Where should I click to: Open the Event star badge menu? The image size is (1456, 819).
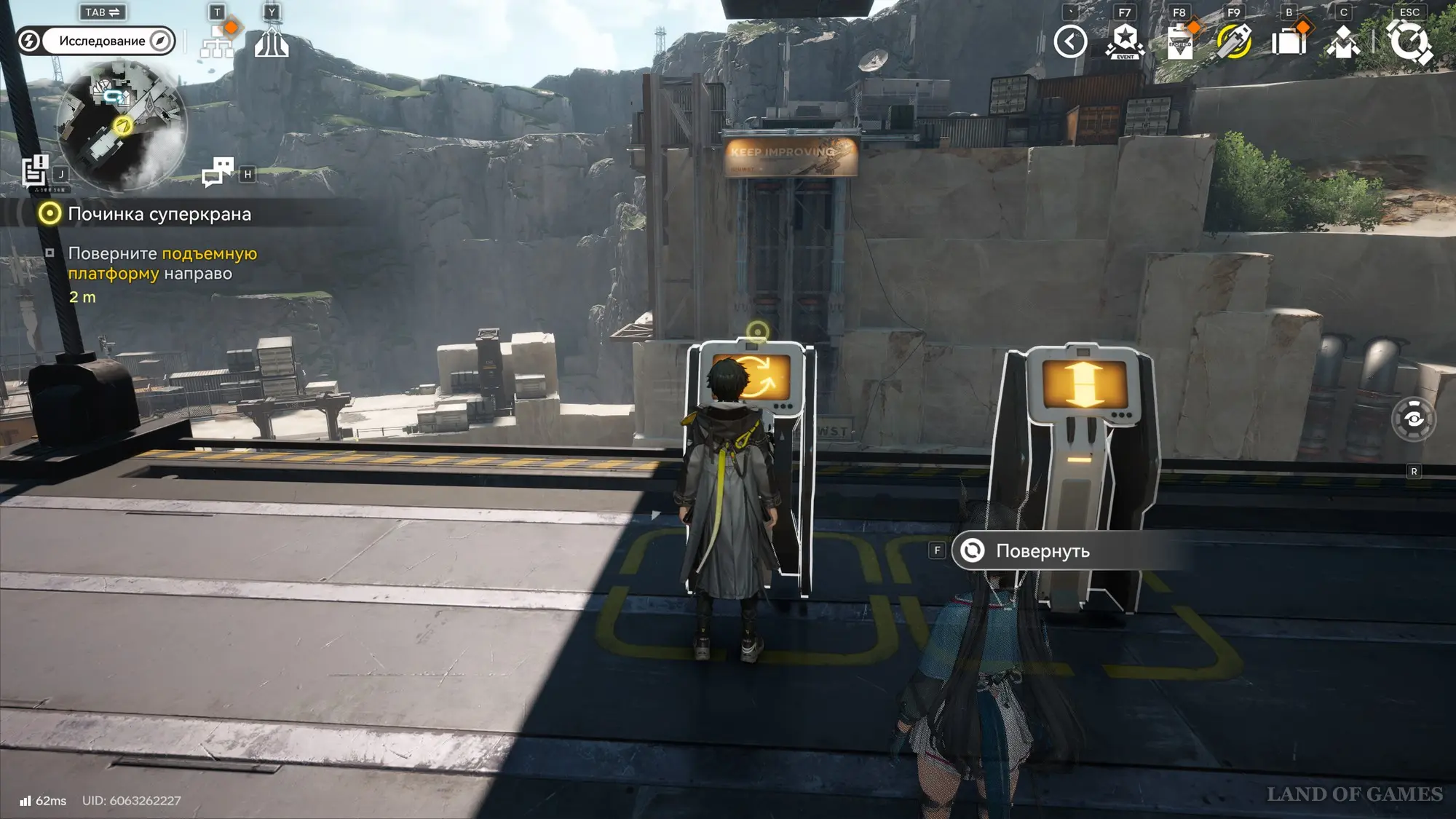(1125, 41)
